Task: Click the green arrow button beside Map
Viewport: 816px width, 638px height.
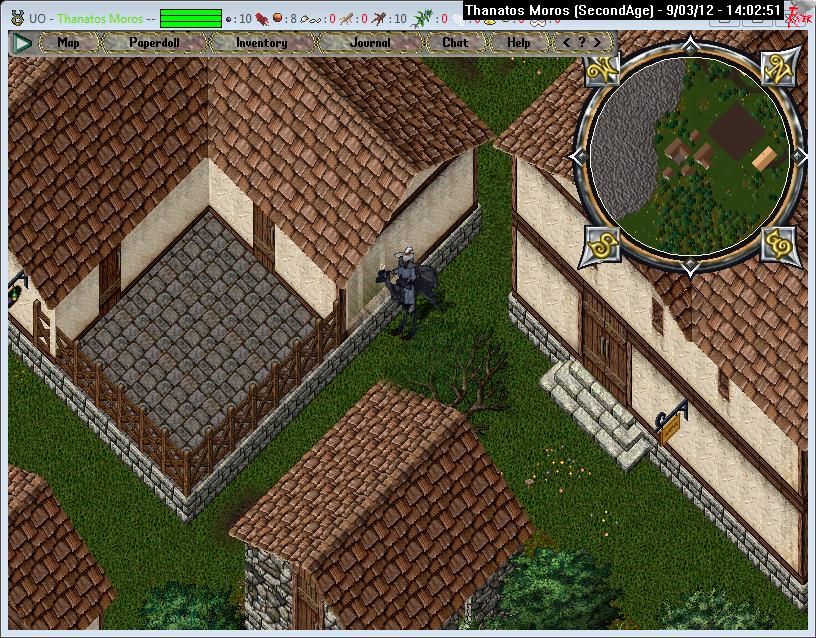Action: (22, 43)
